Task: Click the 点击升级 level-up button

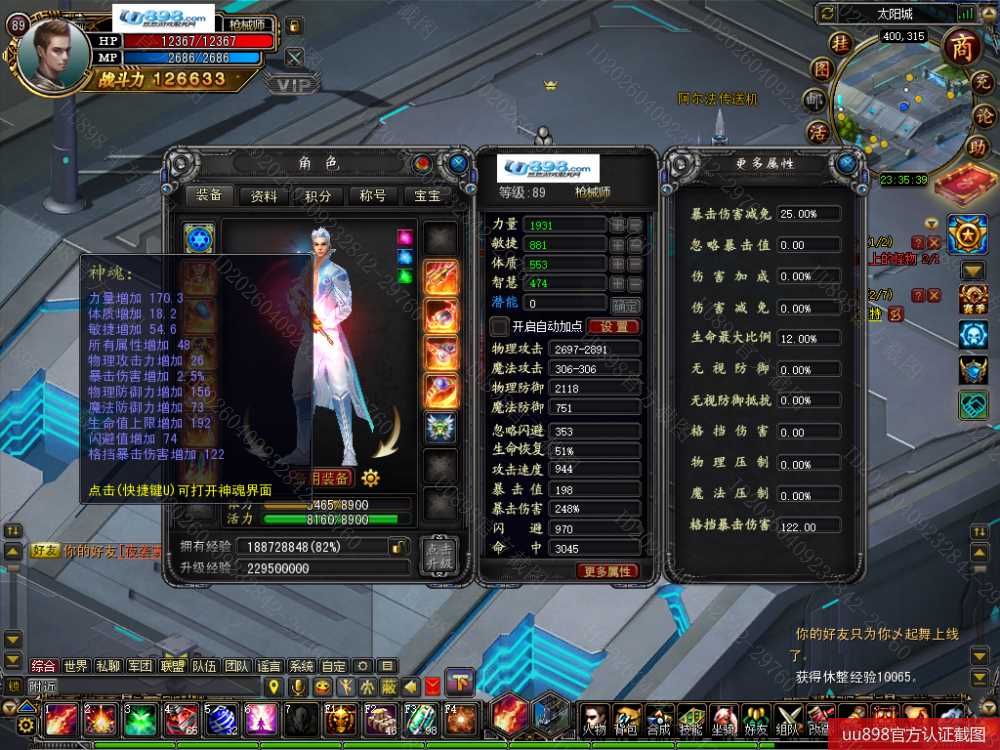Action: pyautogui.click(x=438, y=556)
